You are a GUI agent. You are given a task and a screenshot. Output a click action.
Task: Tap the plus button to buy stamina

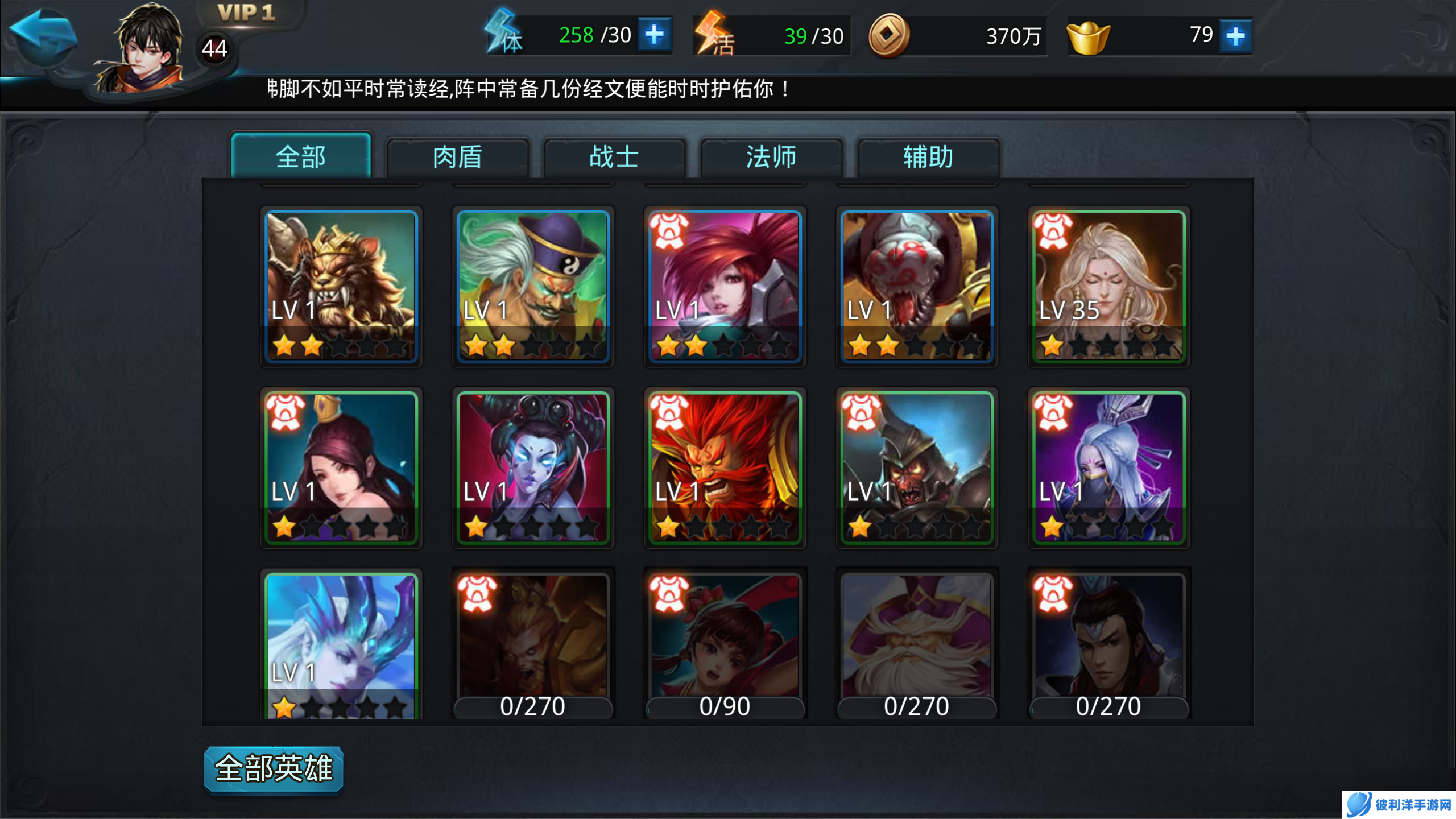pyautogui.click(x=655, y=35)
